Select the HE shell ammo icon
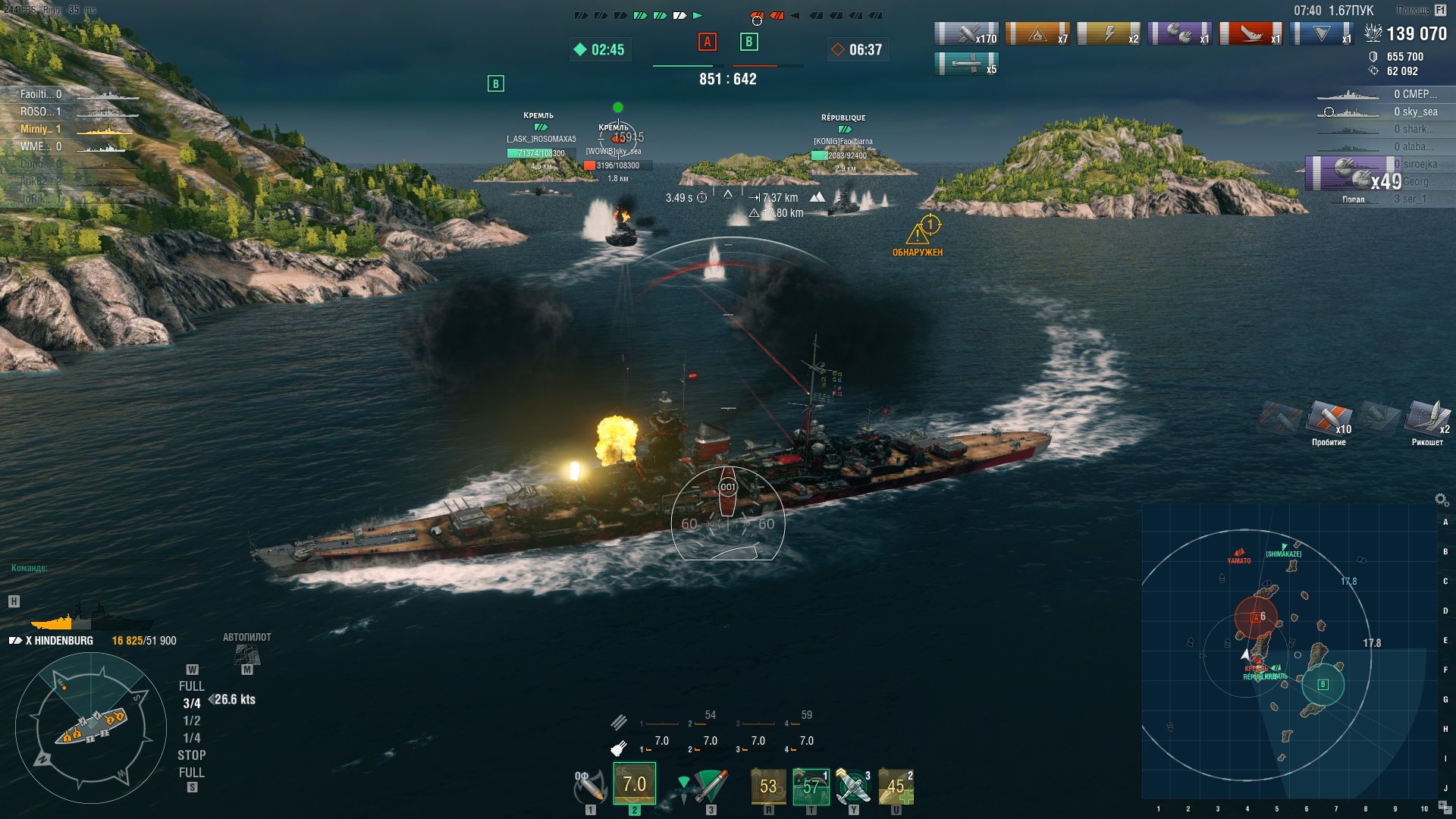Image resolution: width=1456 pixels, height=819 pixels. click(589, 787)
